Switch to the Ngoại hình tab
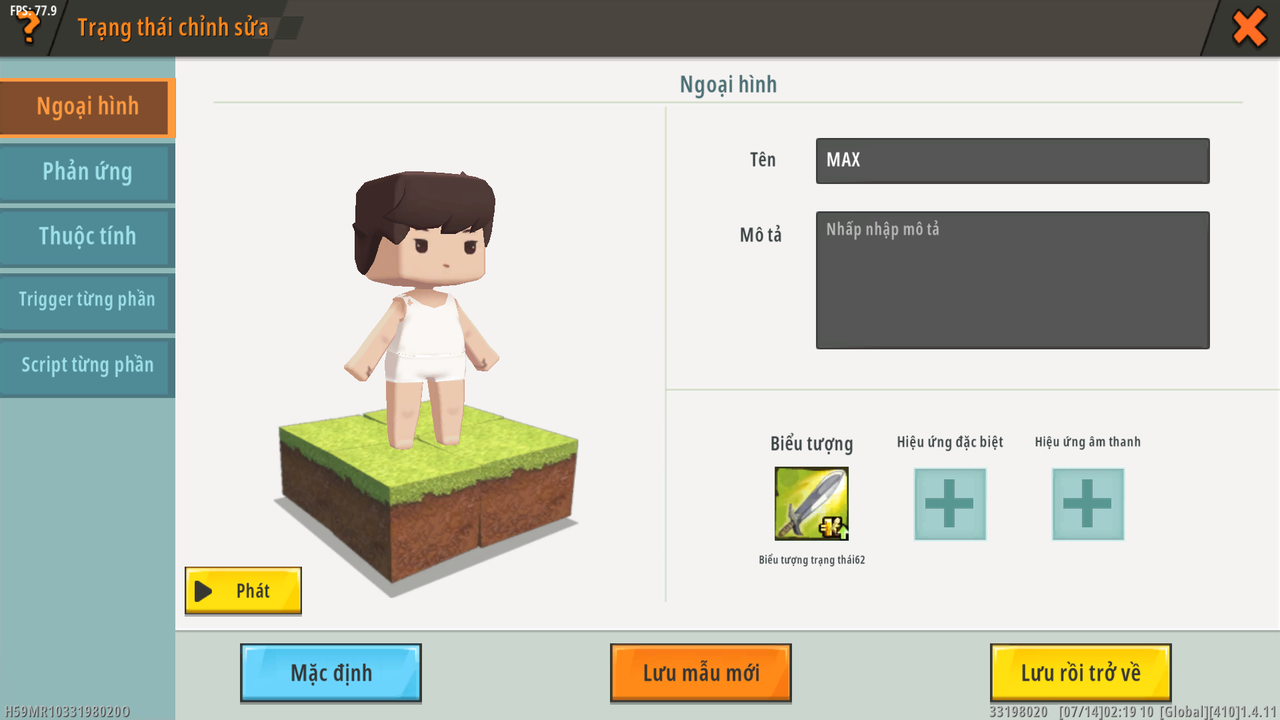This screenshot has width=1280, height=720. click(87, 107)
